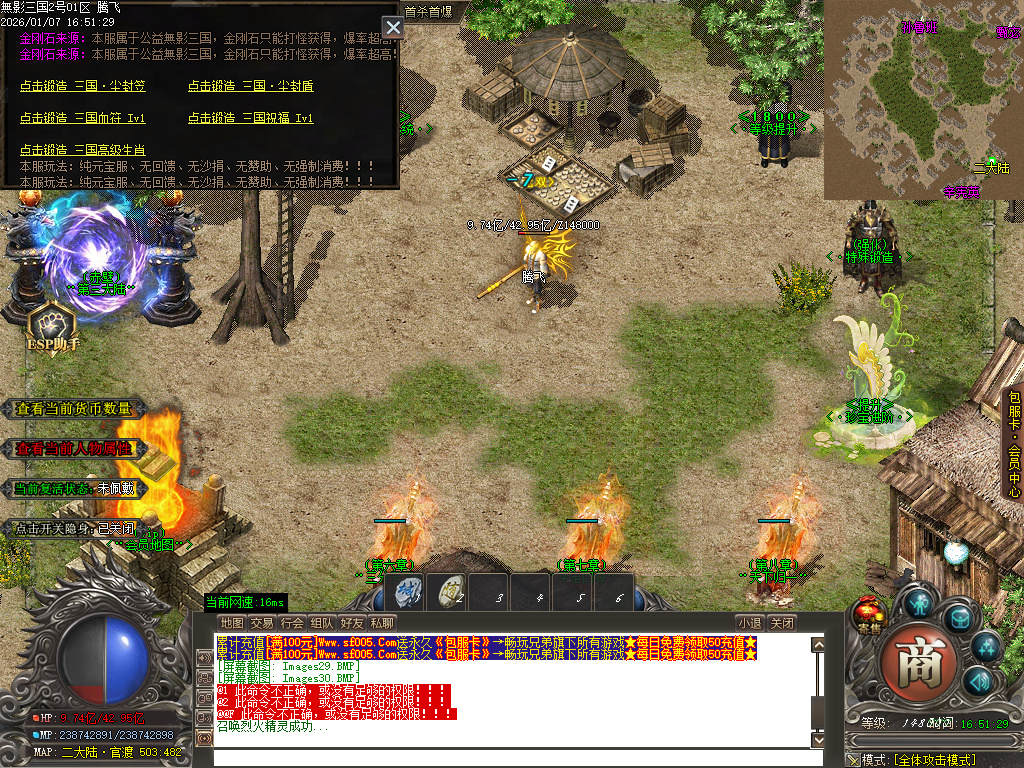This screenshot has width=1024, height=768.
Task: Open the 地图 map tab
Action: coord(232,623)
